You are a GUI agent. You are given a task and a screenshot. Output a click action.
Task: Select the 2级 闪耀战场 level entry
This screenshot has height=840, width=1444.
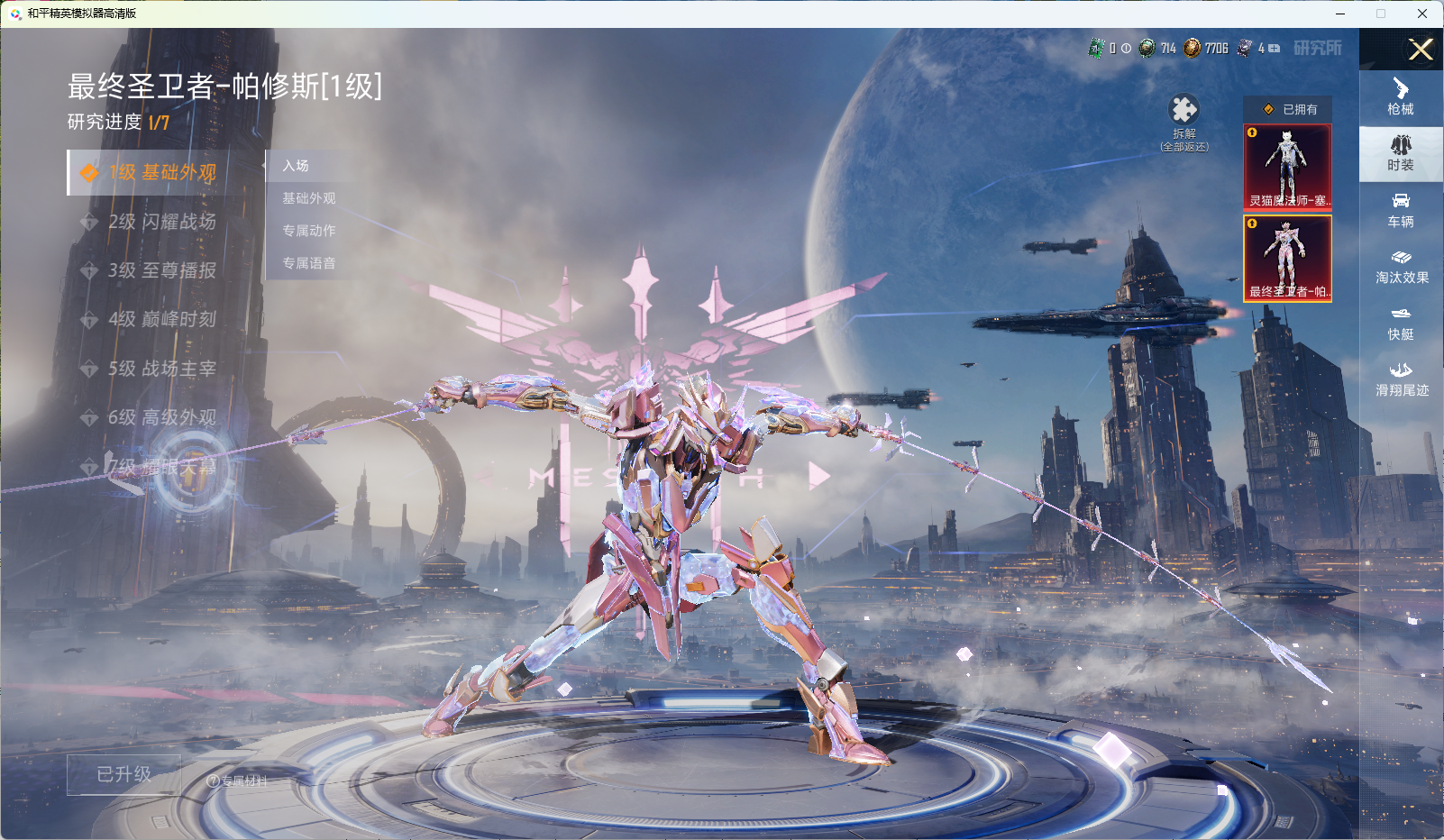pos(162,222)
